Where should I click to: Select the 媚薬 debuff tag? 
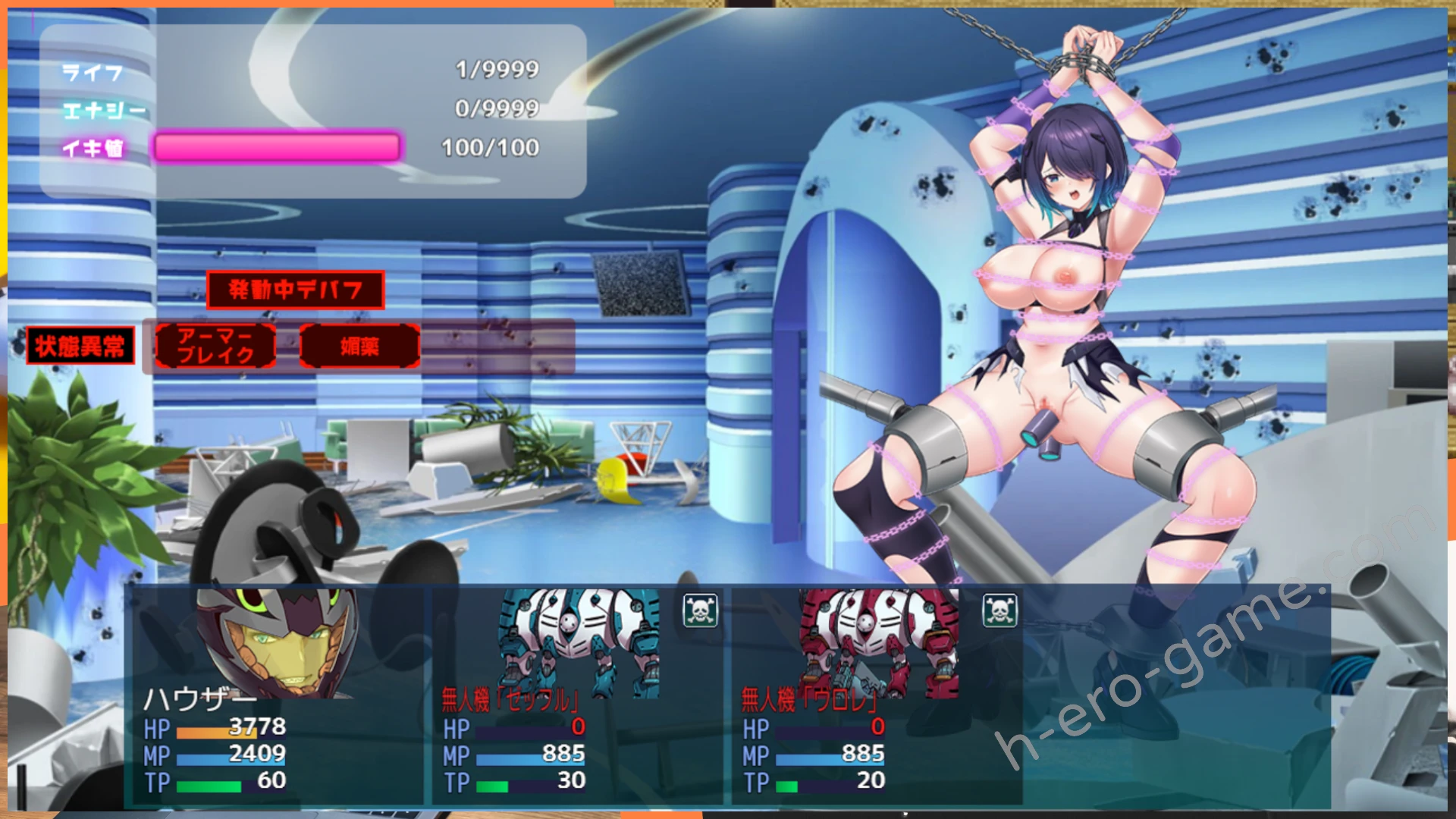pyautogui.click(x=359, y=347)
